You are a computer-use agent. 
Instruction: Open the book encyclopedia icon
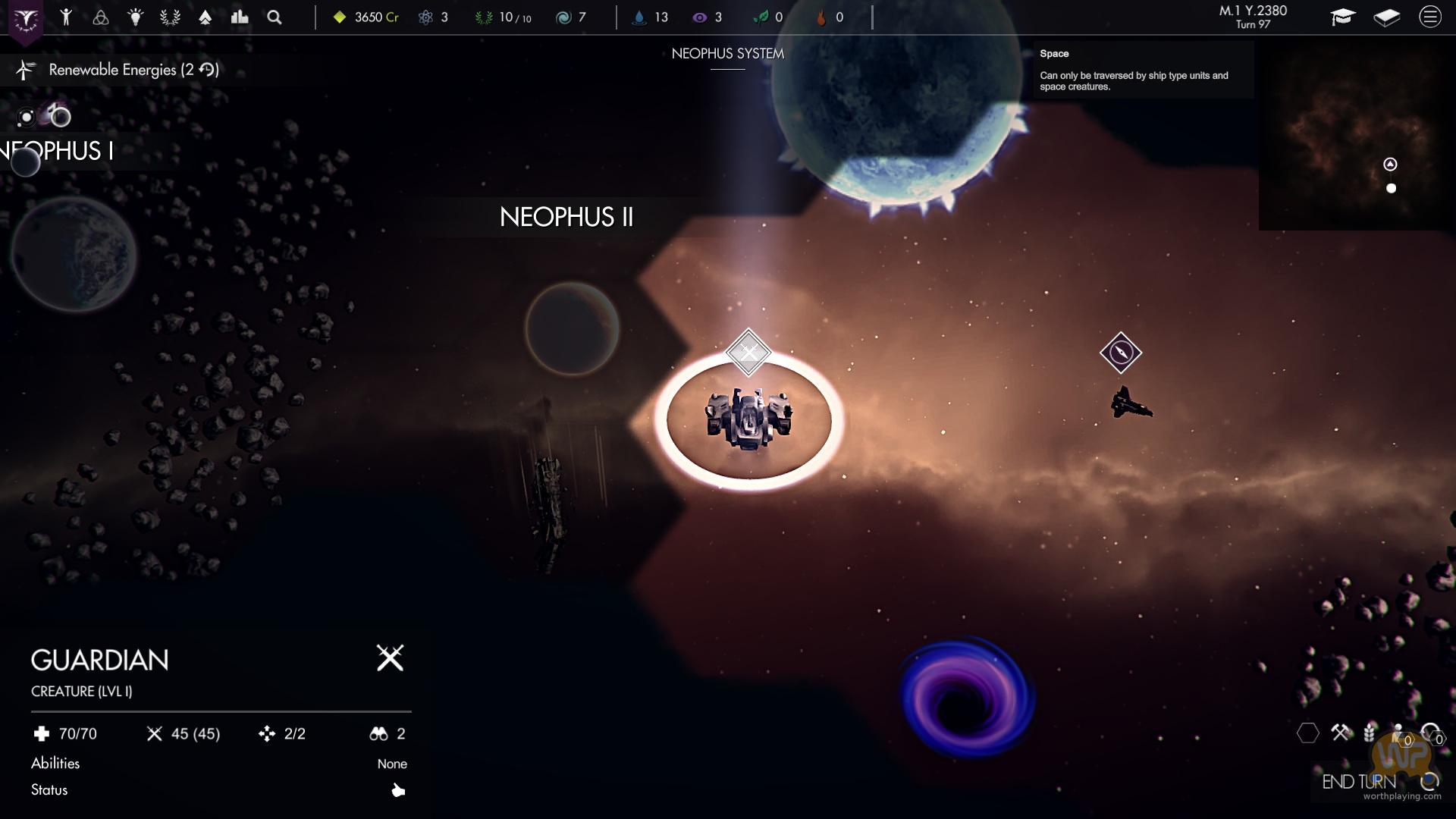tap(1387, 17)
